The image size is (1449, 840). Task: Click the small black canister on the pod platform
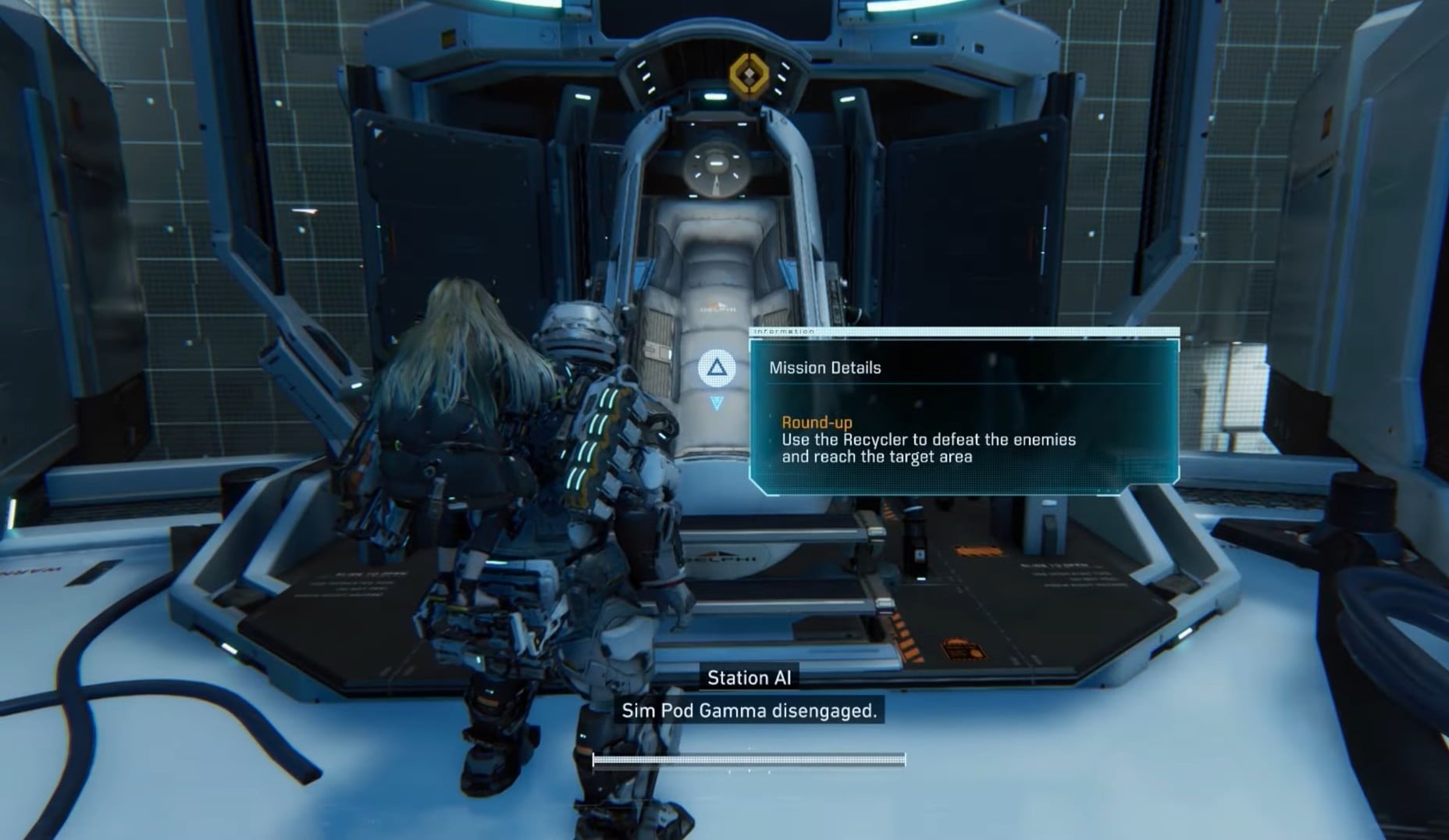[913, 543]
